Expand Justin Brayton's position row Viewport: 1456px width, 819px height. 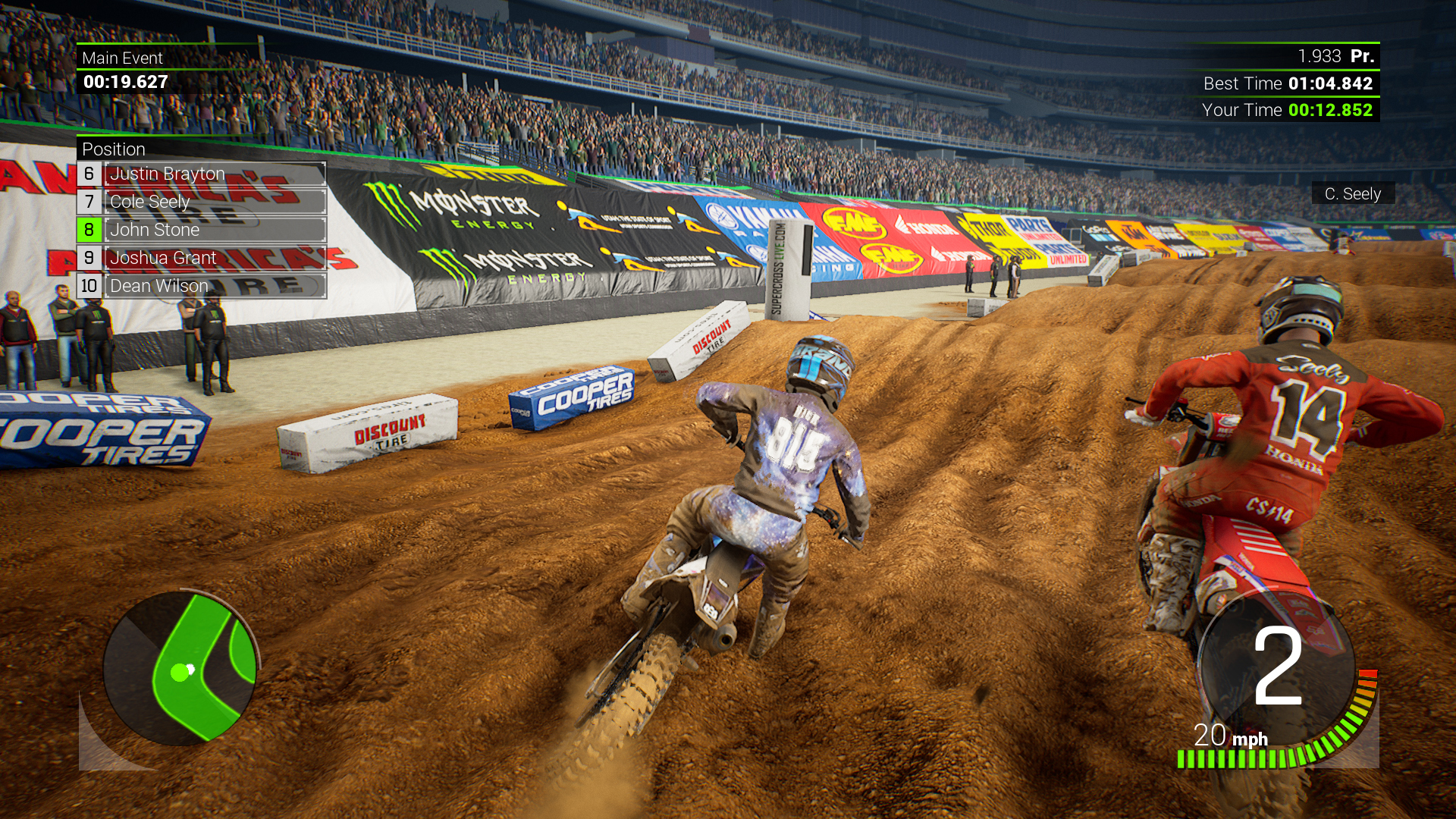click(x=167, y=174)
